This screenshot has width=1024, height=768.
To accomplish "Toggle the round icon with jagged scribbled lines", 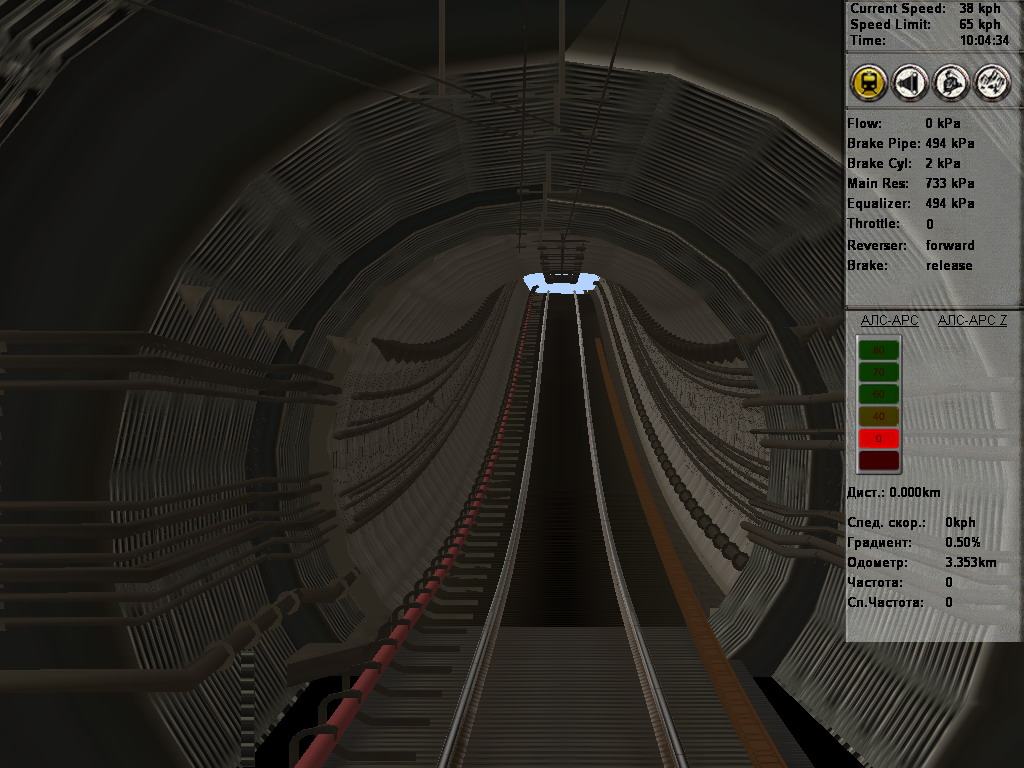I will 991,83.
